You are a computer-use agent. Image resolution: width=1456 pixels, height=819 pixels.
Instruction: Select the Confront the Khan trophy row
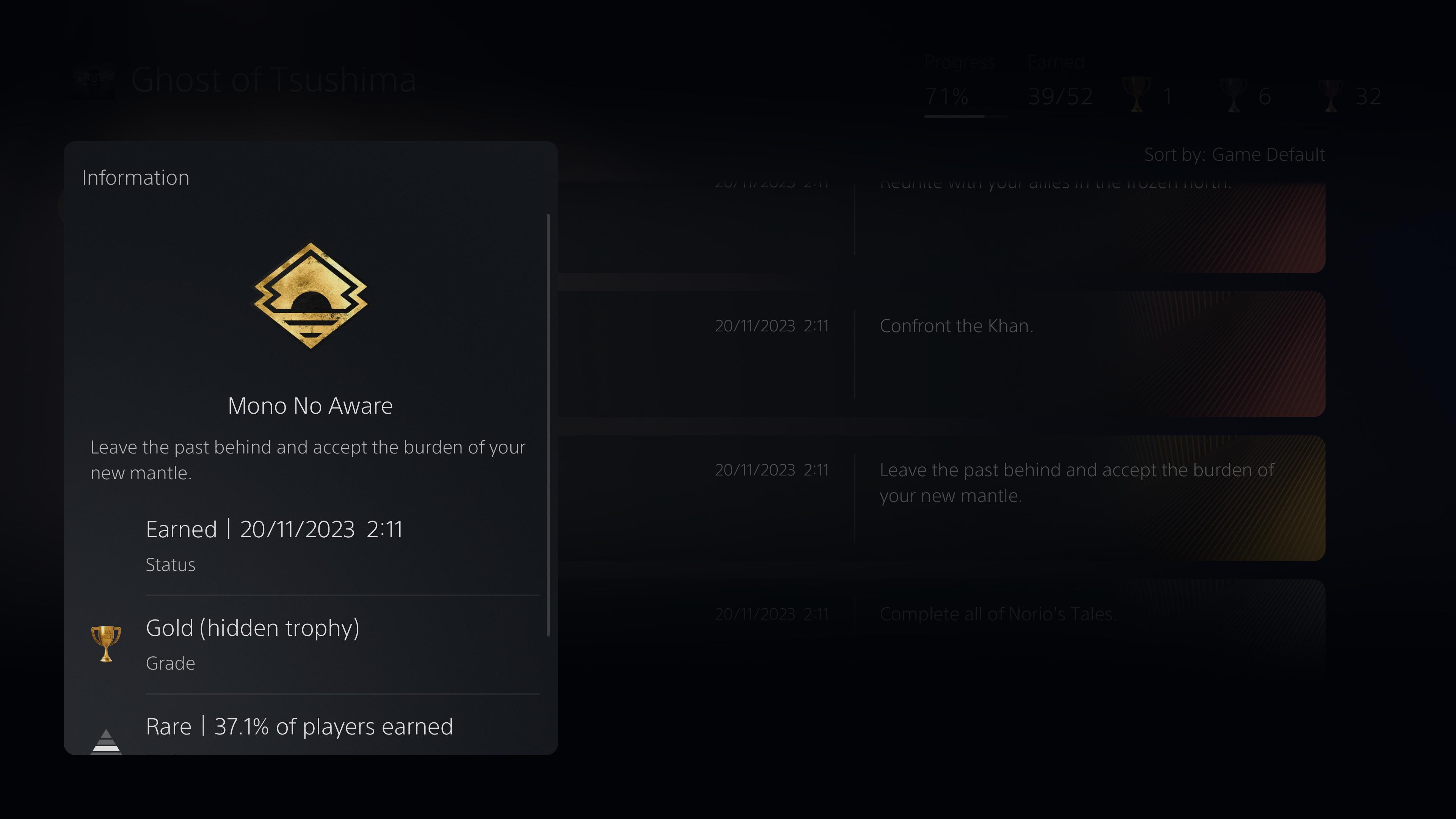pos(941,354)
